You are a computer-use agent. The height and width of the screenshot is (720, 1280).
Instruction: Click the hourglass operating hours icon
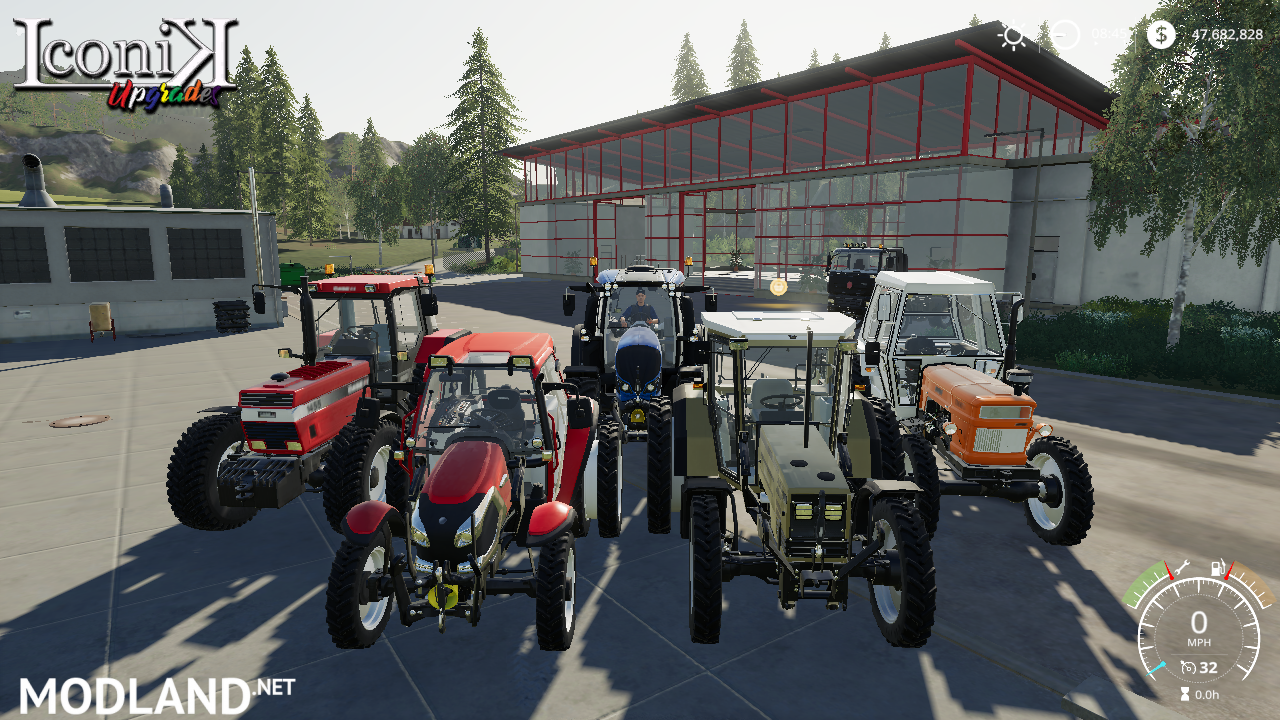click(1185, 694)
